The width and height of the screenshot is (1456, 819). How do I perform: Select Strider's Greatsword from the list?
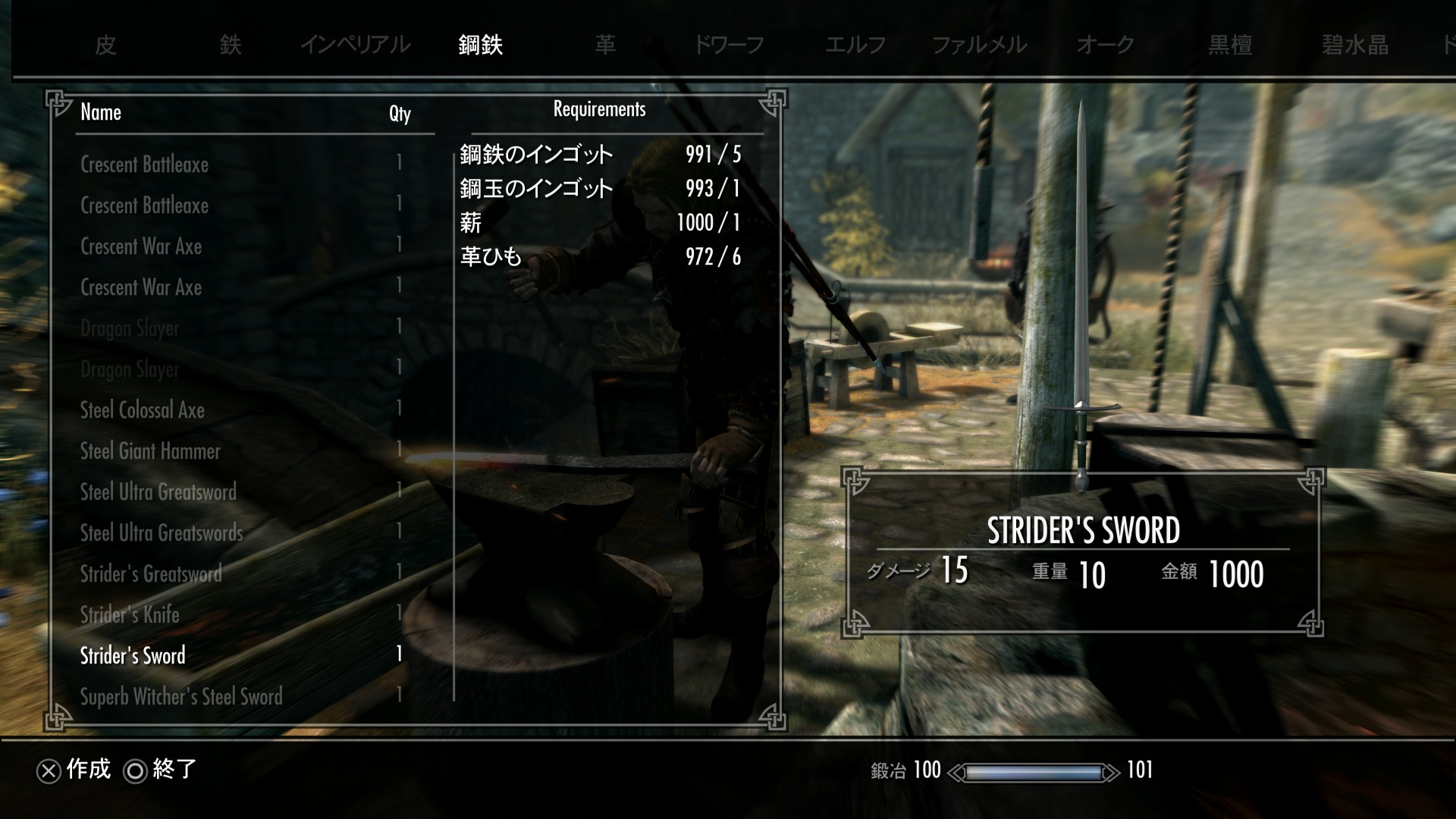tap(151, 574)
